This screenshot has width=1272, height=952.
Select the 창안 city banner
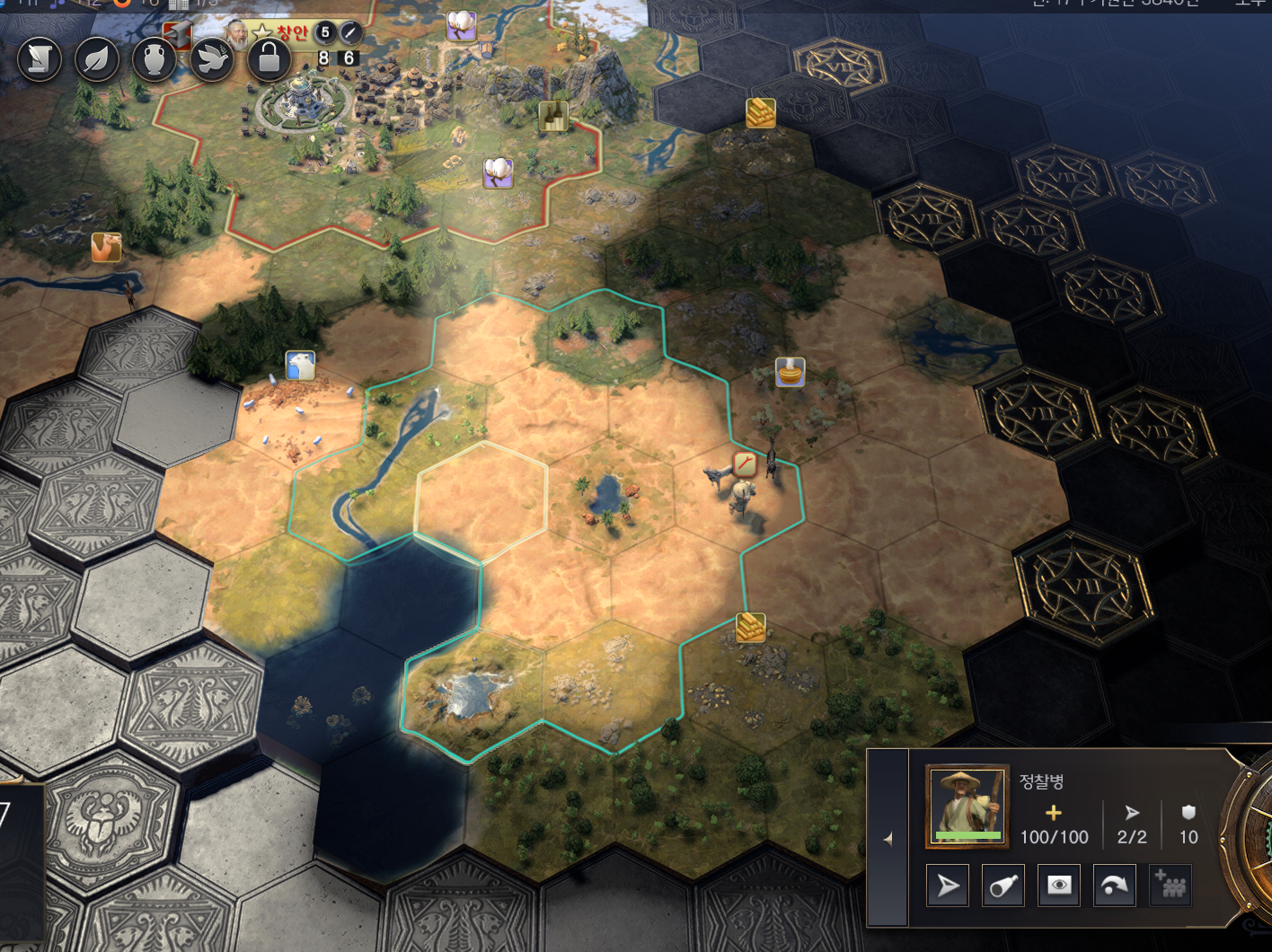[291, 33]
